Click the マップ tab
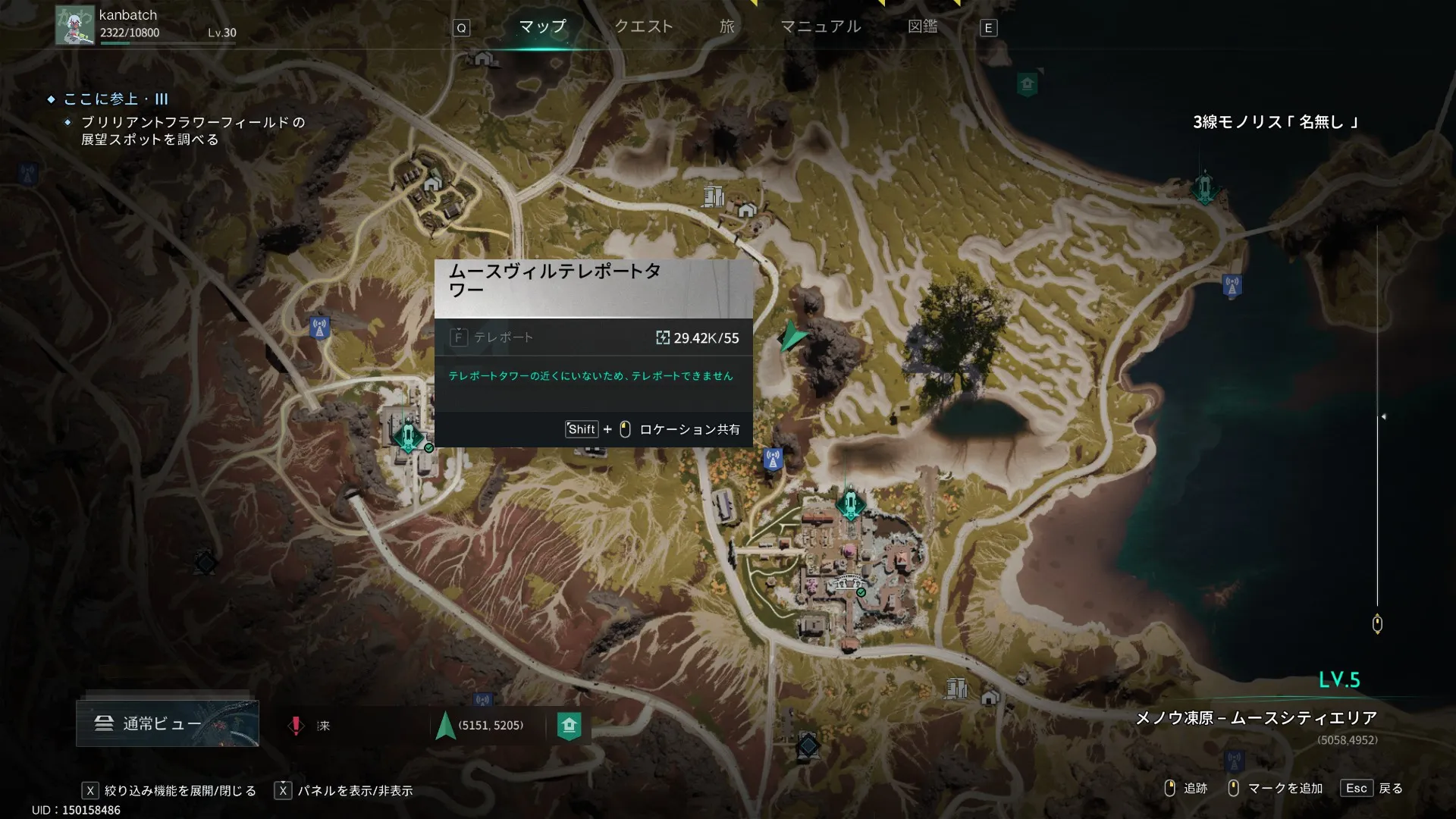The image size is (1456, 819). click(x=542, y=27)
